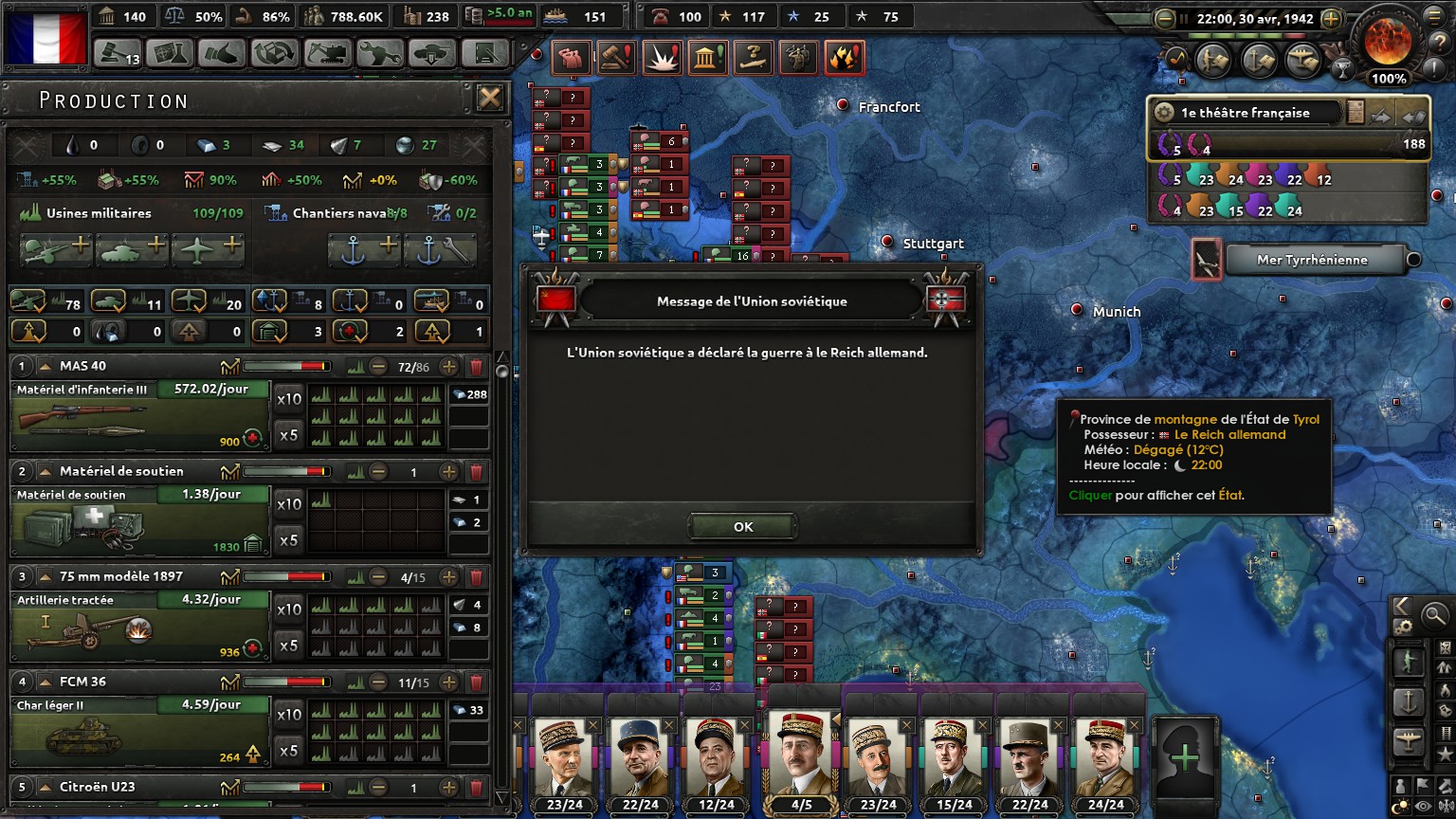
Task: Close the Production panel
Action: coord(489,98)
